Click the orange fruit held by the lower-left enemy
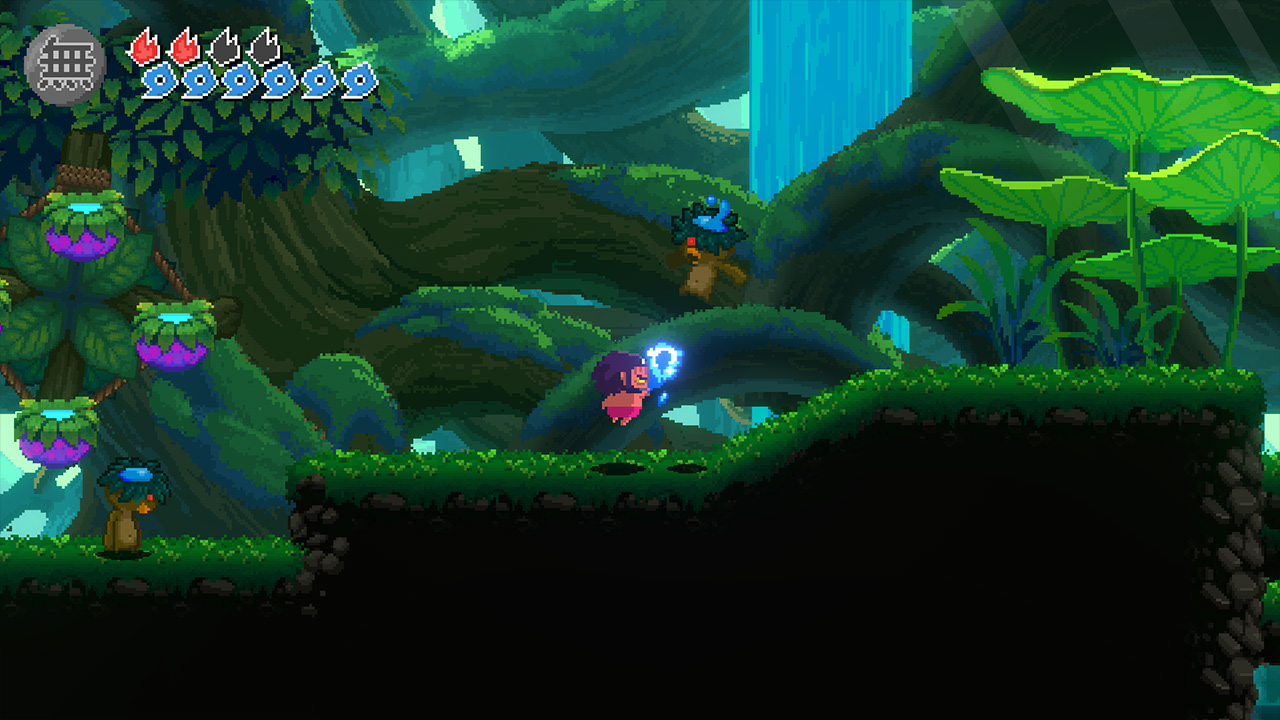This screenshot has width=1280, height=720. tap(142, 509)
